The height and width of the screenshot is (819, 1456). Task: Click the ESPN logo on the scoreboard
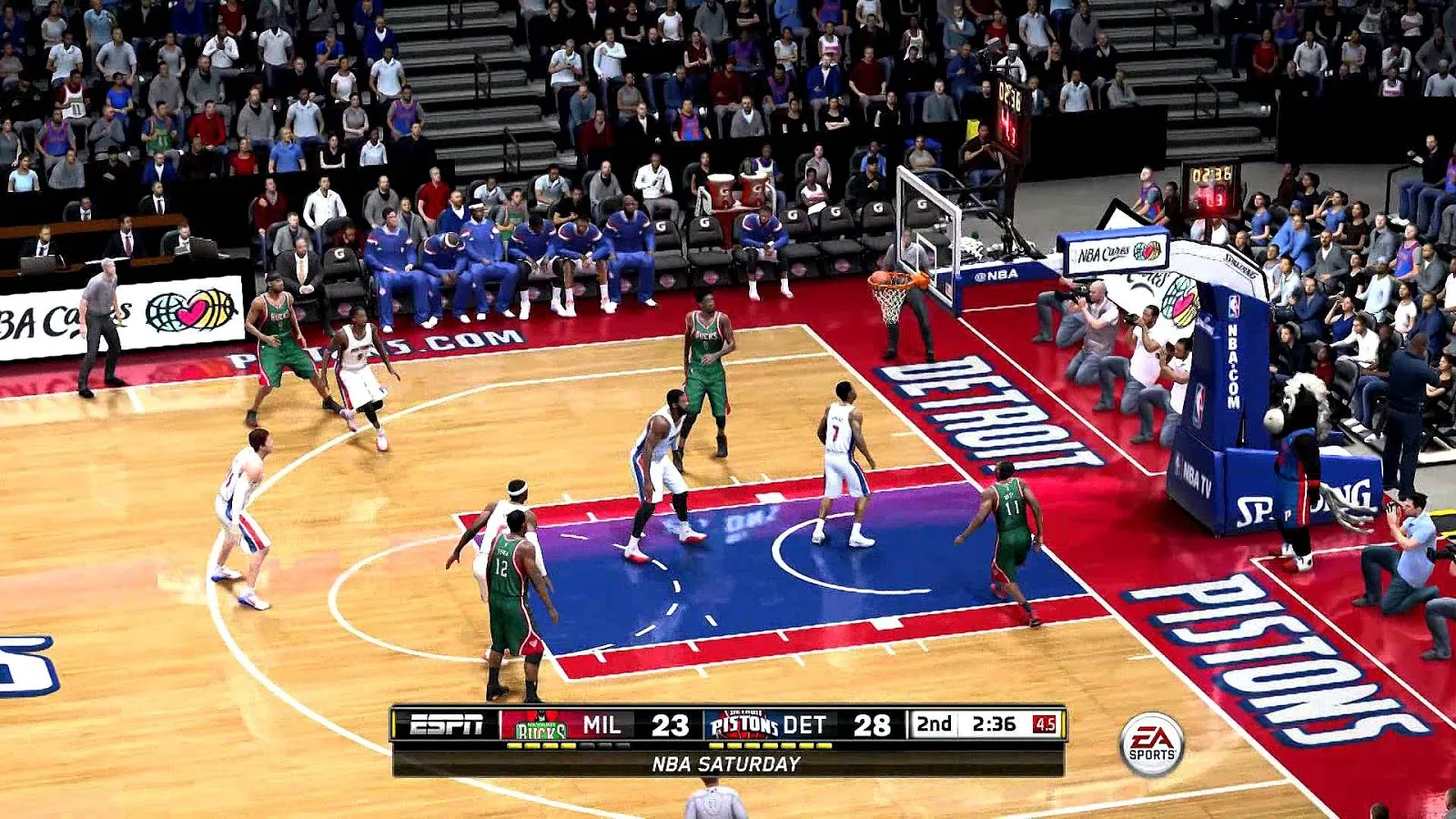point(444,723)
